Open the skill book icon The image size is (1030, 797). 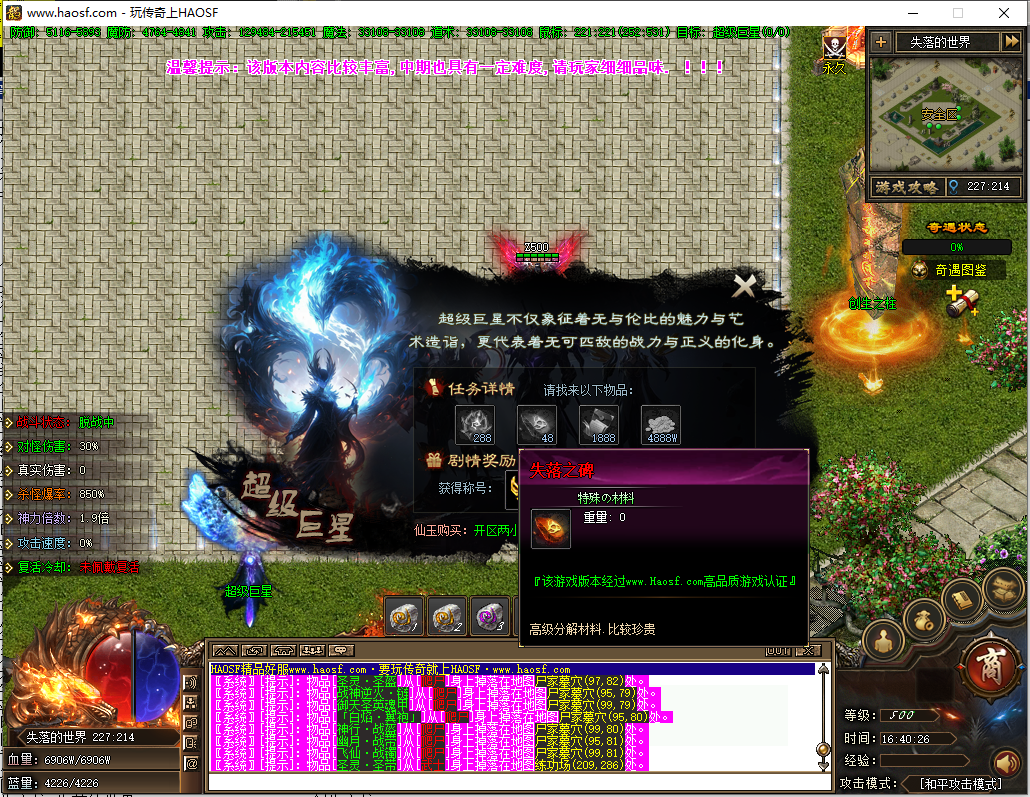click(962, 599)
